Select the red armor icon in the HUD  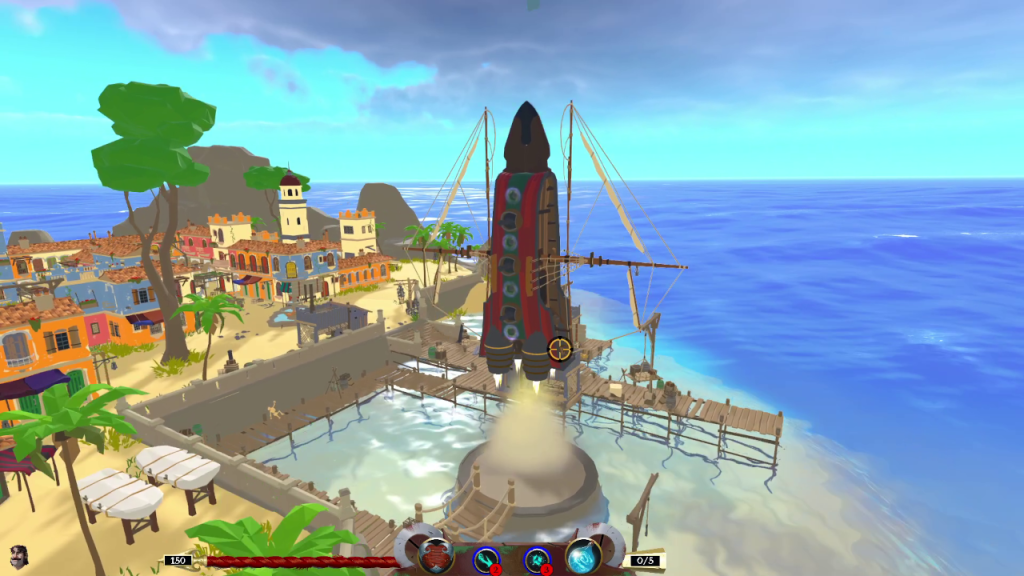tap(436, 555)
